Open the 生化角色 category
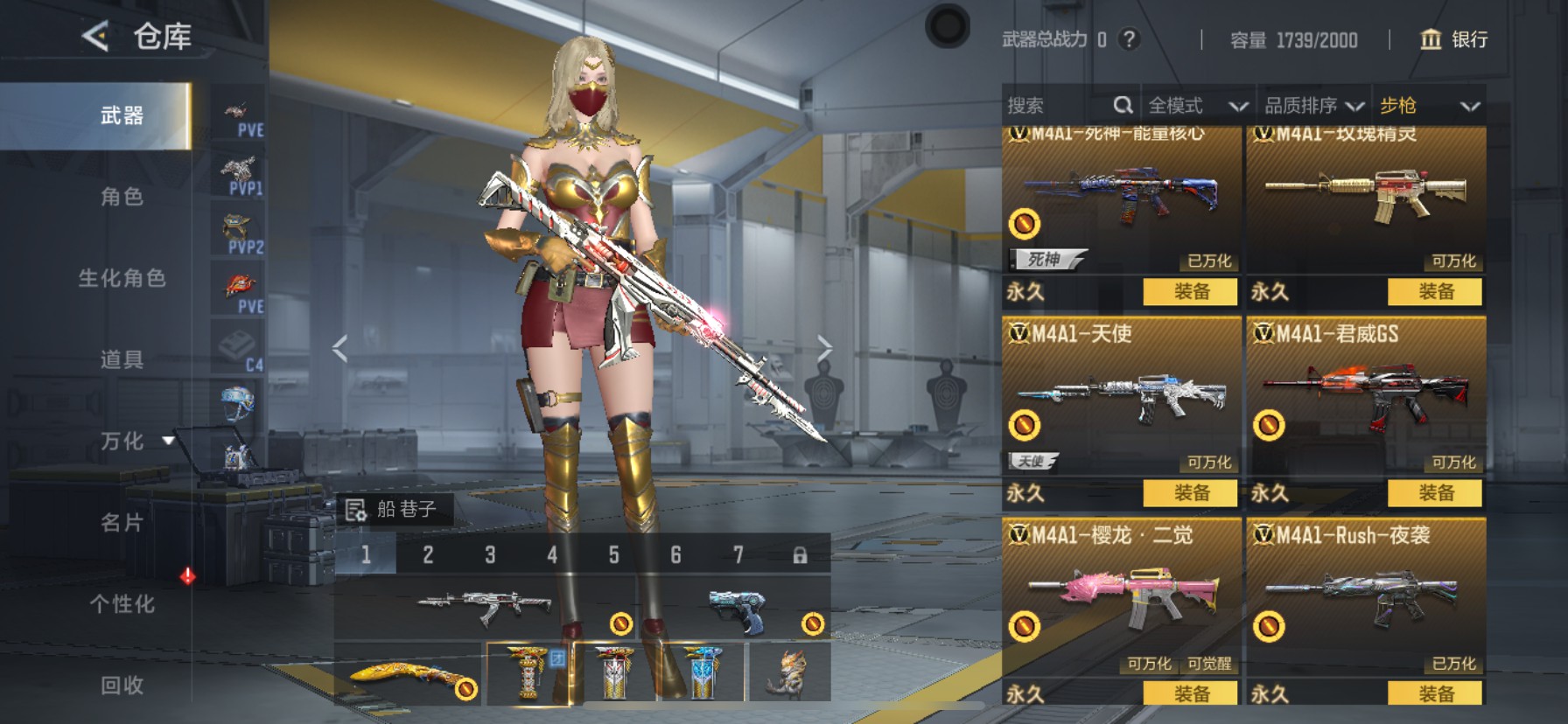The image size is (1568, 724). click(122, 278)
